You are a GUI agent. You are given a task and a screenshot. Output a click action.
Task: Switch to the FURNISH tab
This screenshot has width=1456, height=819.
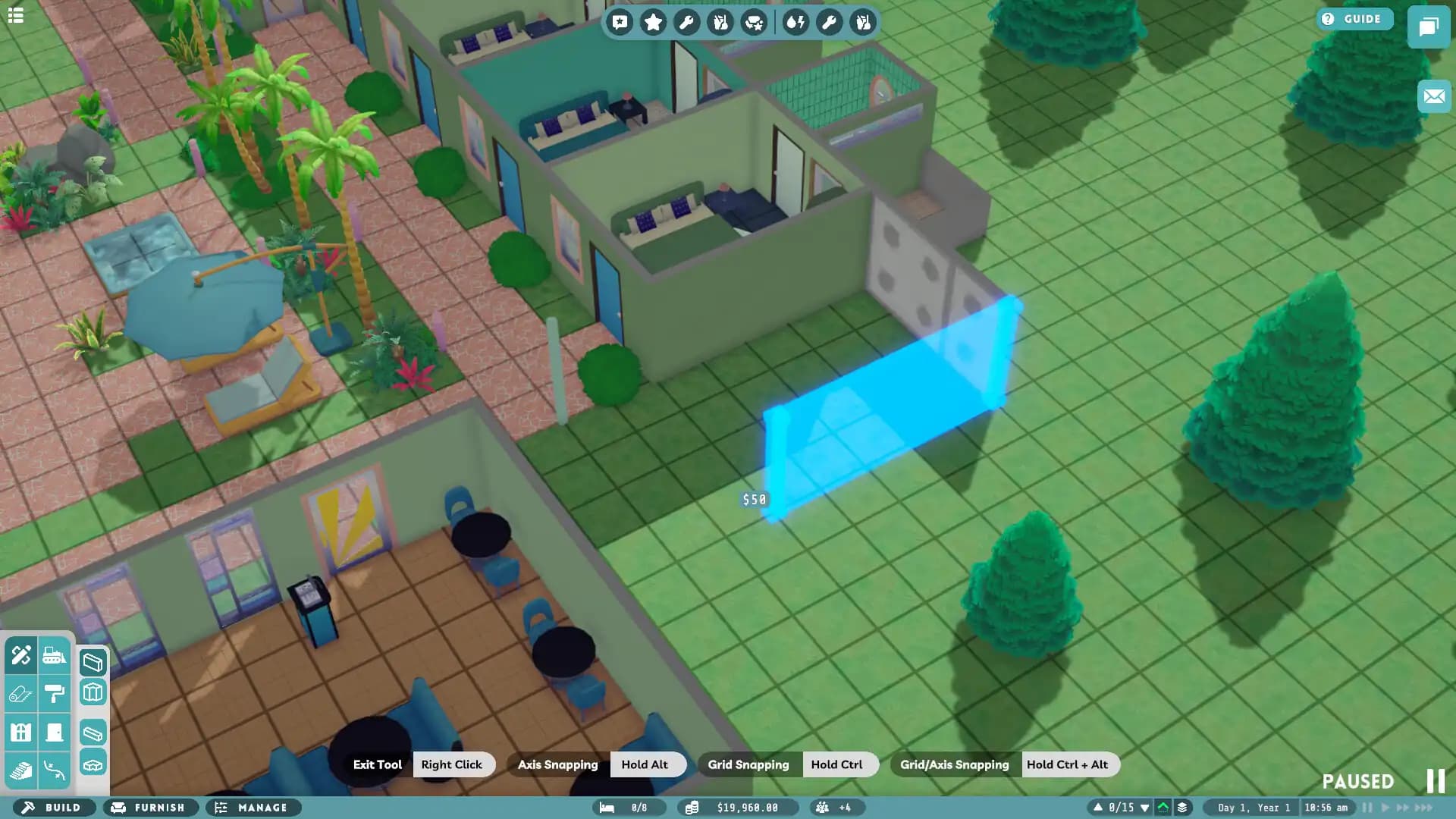tap(150, 808)
